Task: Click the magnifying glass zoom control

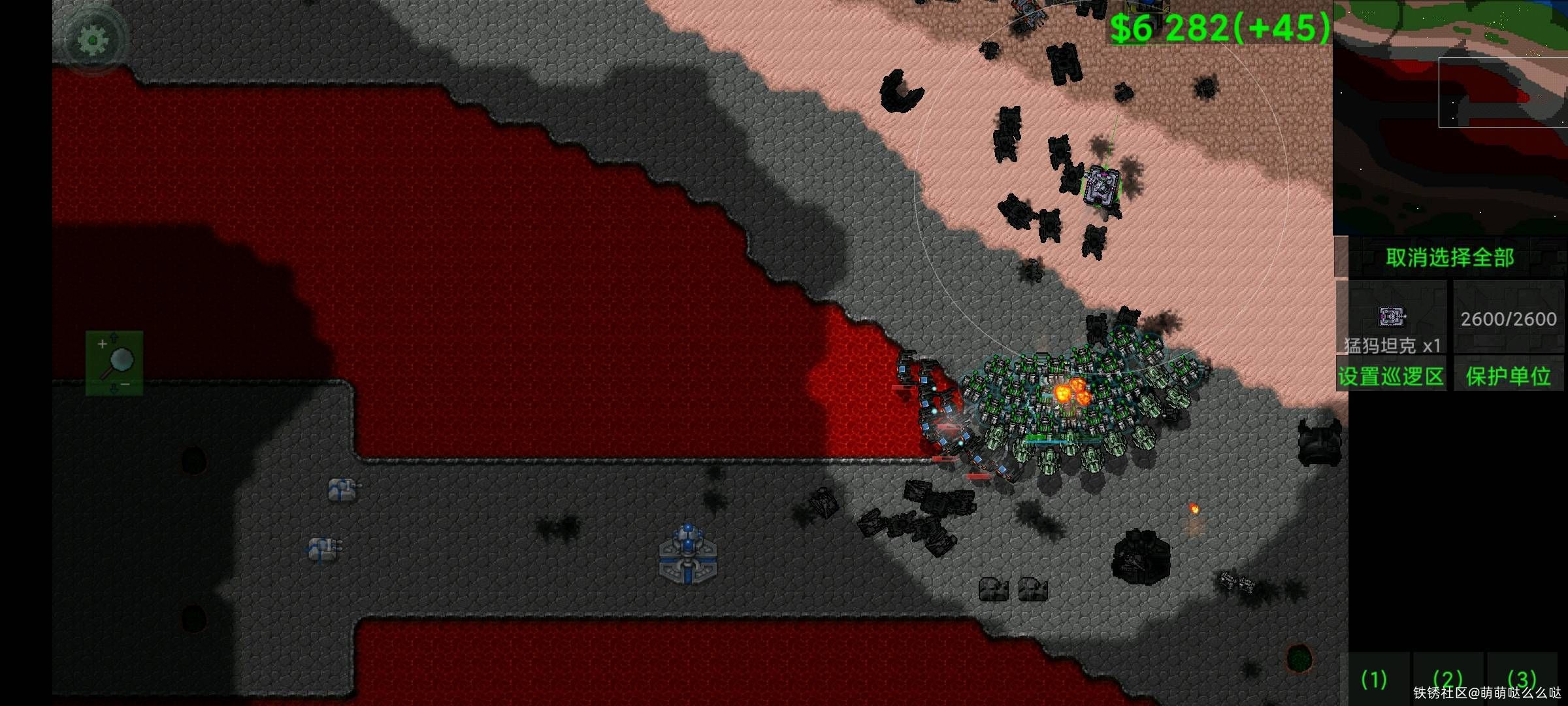Action: tap(114, 363)
